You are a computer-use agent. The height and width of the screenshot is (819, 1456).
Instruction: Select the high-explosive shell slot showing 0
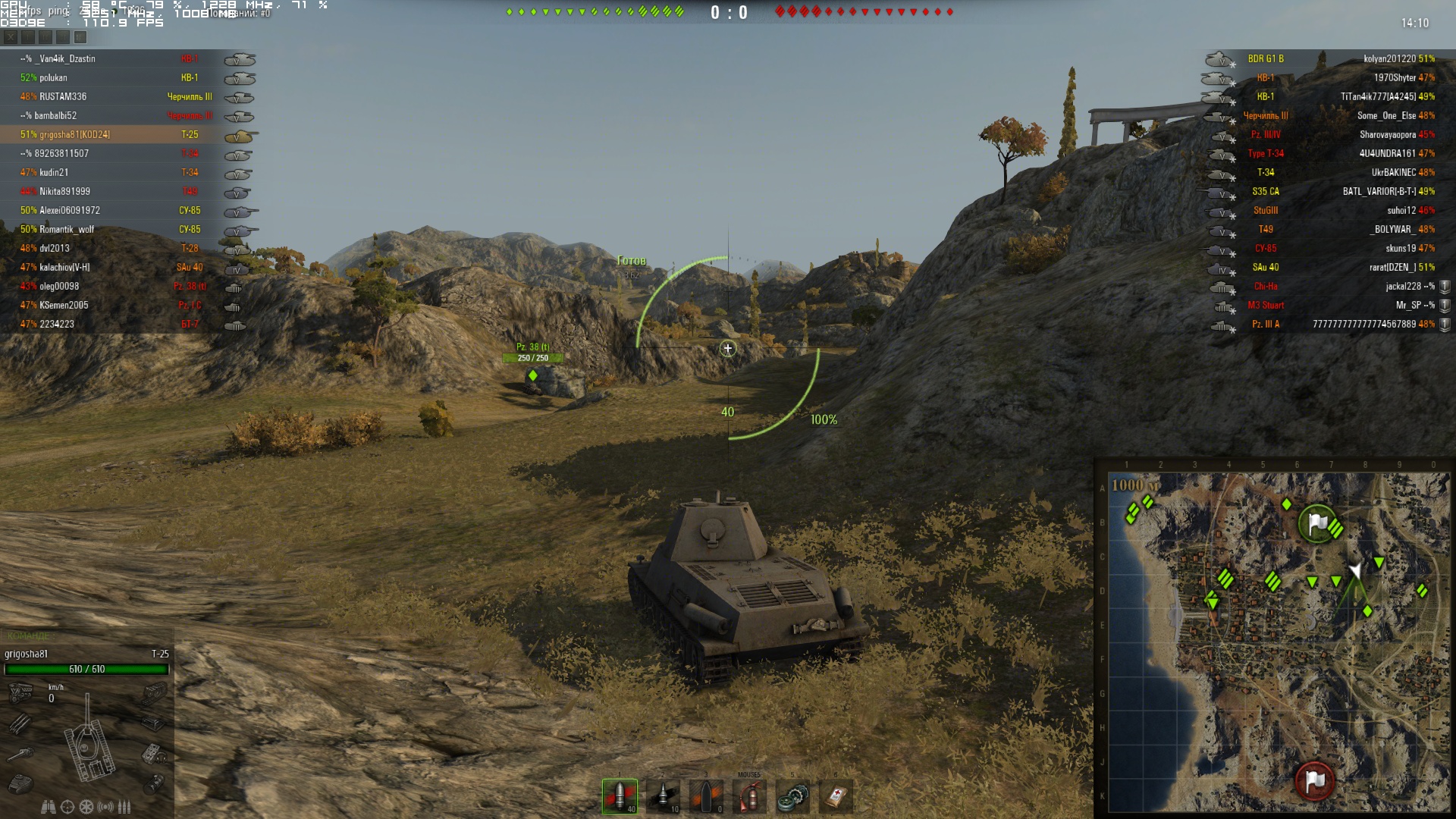click(x=706, y=796)
